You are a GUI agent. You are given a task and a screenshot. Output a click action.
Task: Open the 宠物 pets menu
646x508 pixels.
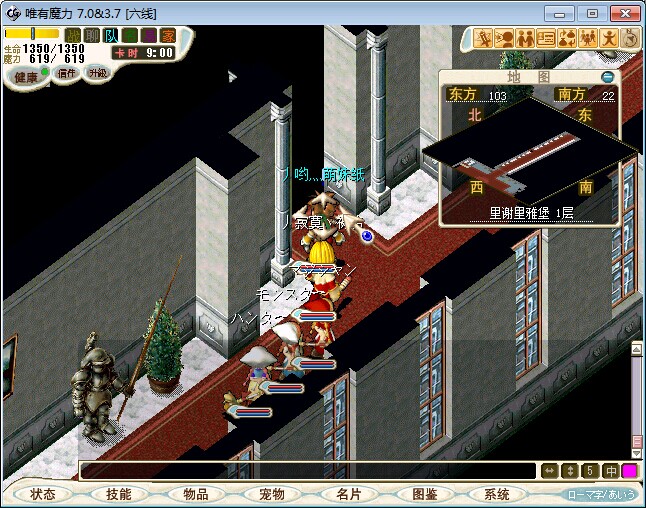(271, 494)
